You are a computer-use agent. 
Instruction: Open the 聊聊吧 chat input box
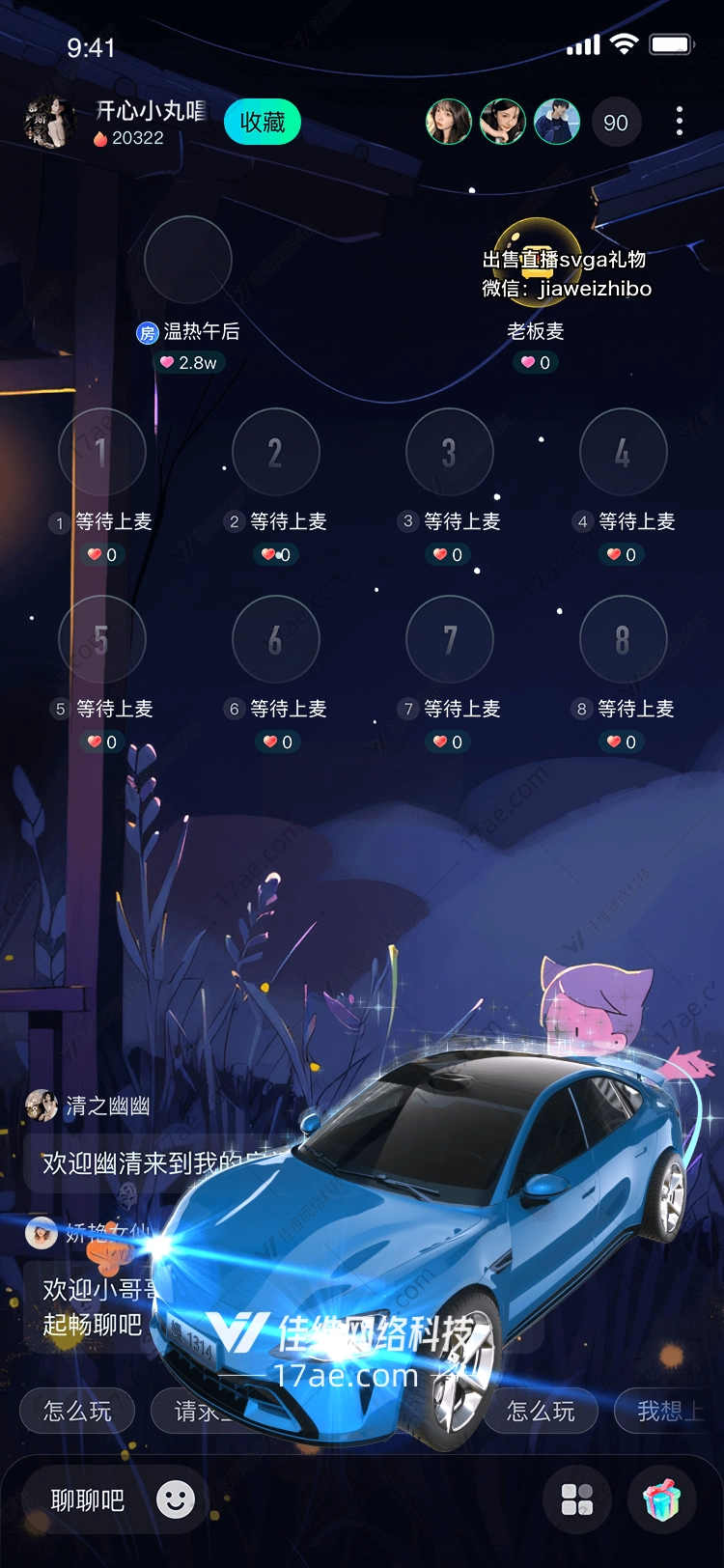click(x=88, y=1500)
